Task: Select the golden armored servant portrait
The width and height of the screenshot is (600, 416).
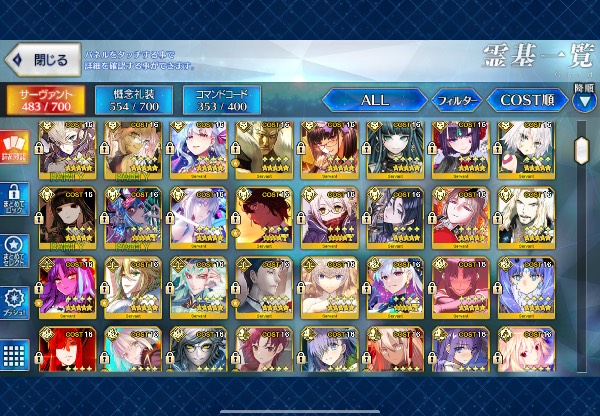Action: (x=265, y=148)
